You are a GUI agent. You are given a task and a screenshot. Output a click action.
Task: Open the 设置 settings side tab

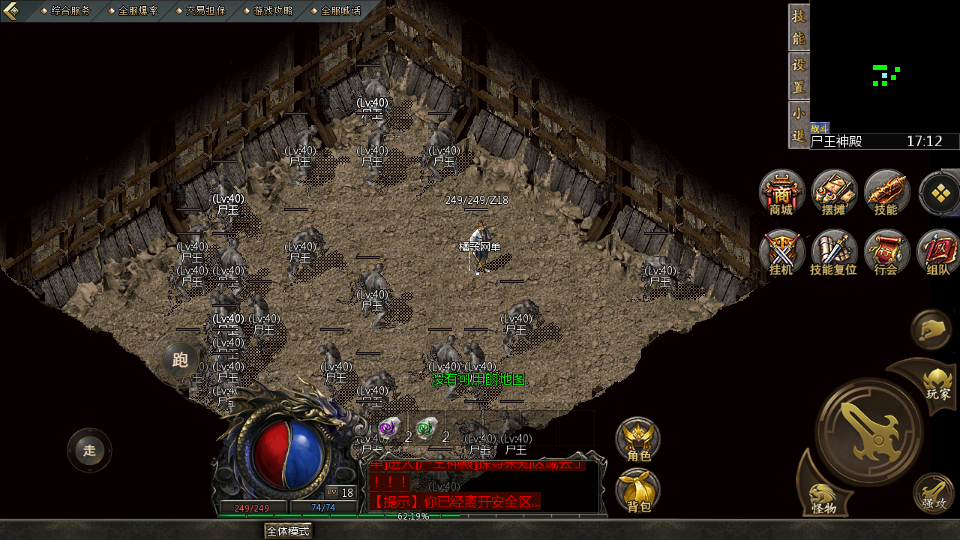point(798,76)
